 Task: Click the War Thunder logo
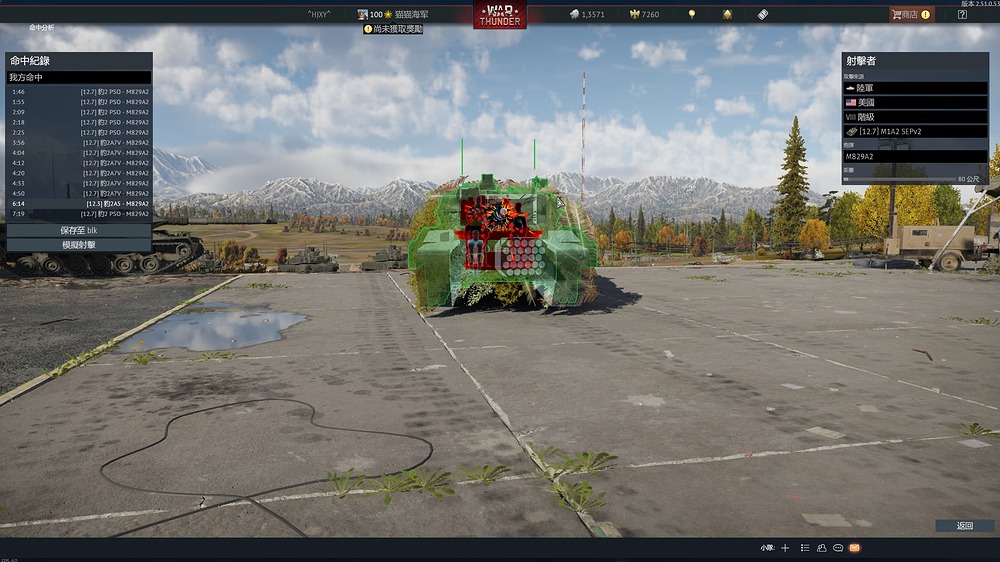coord(499,16)
